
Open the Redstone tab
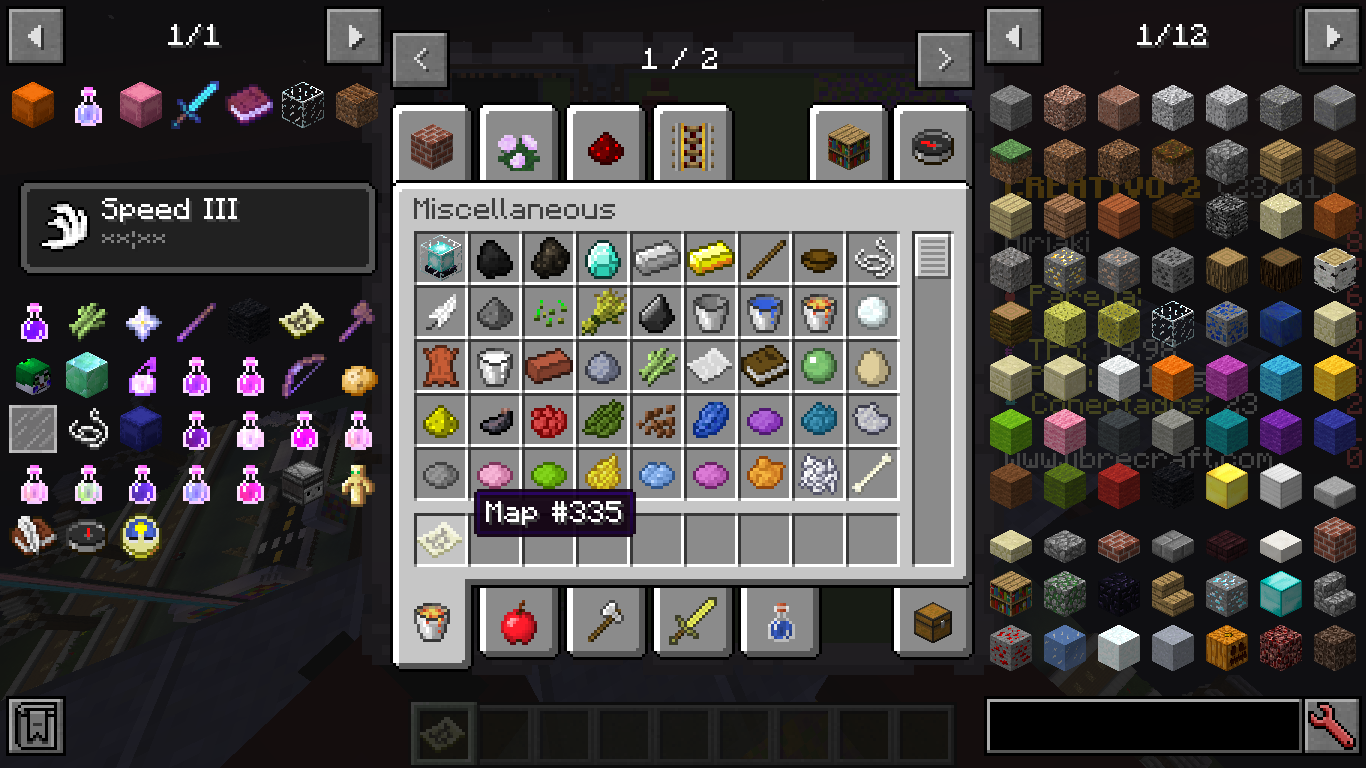[x=607, y=147]
